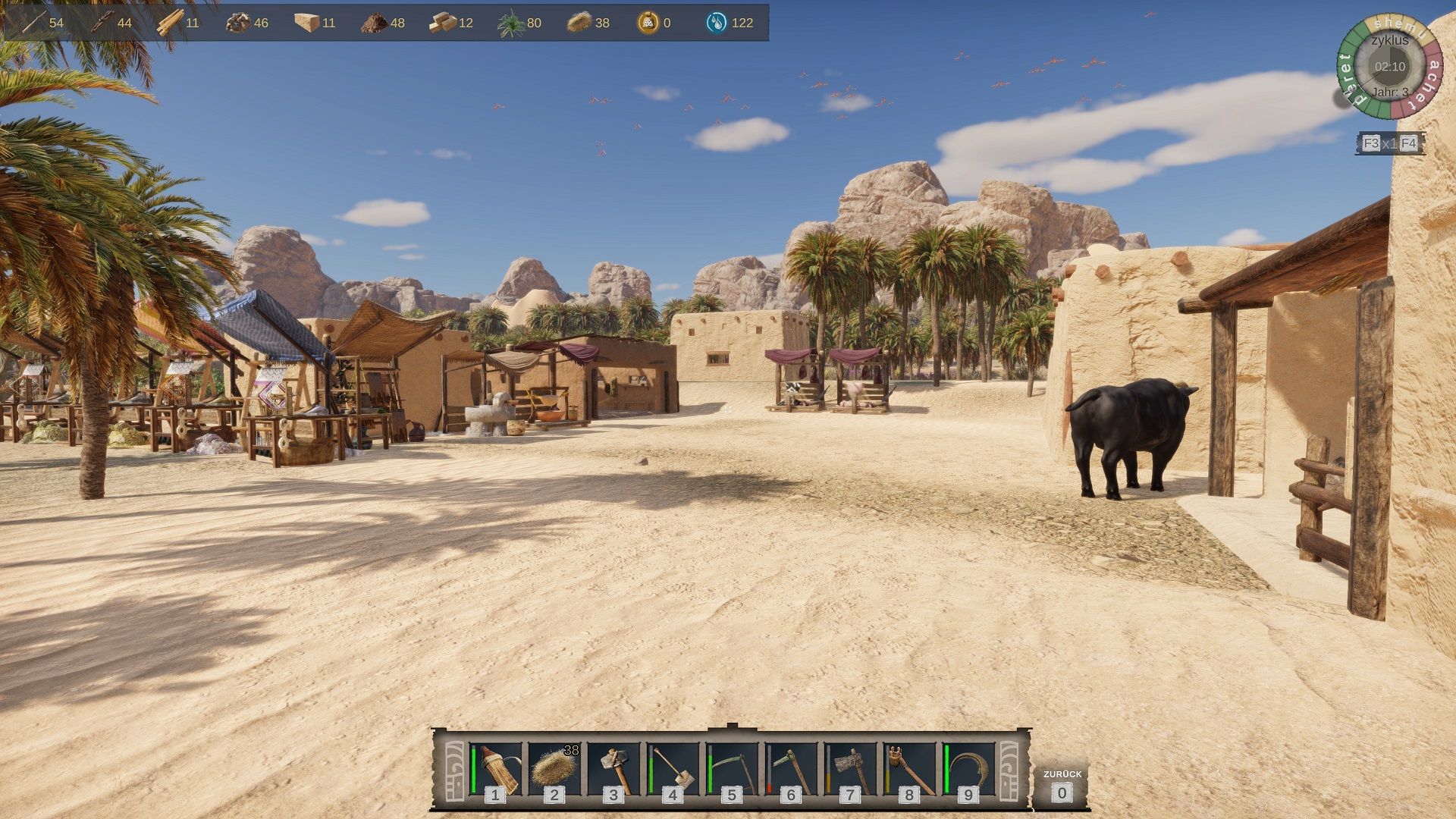1456x819 pixels.
Task: Choose the tool in hotbar slot 8
Action: pyautogui.click(x=909, y=770)
